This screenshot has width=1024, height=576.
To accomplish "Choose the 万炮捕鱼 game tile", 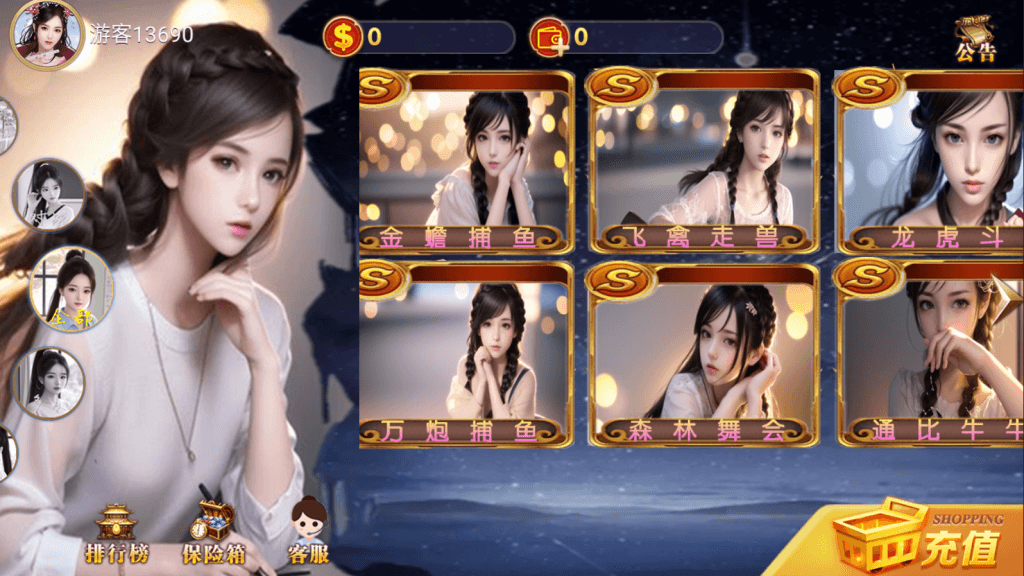I will [466, 355].
